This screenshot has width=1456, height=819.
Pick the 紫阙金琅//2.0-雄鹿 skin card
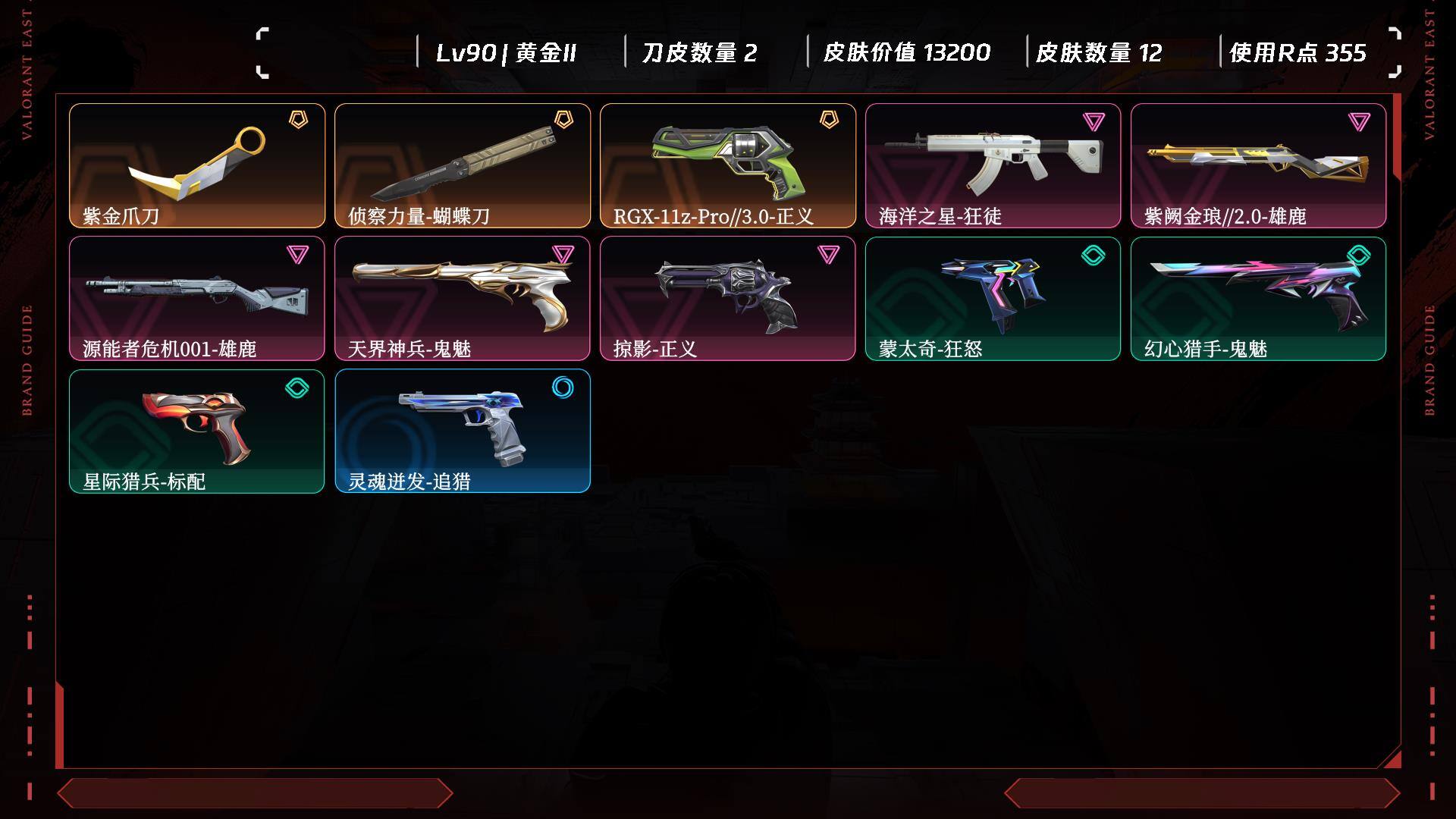pos(1258,165)
